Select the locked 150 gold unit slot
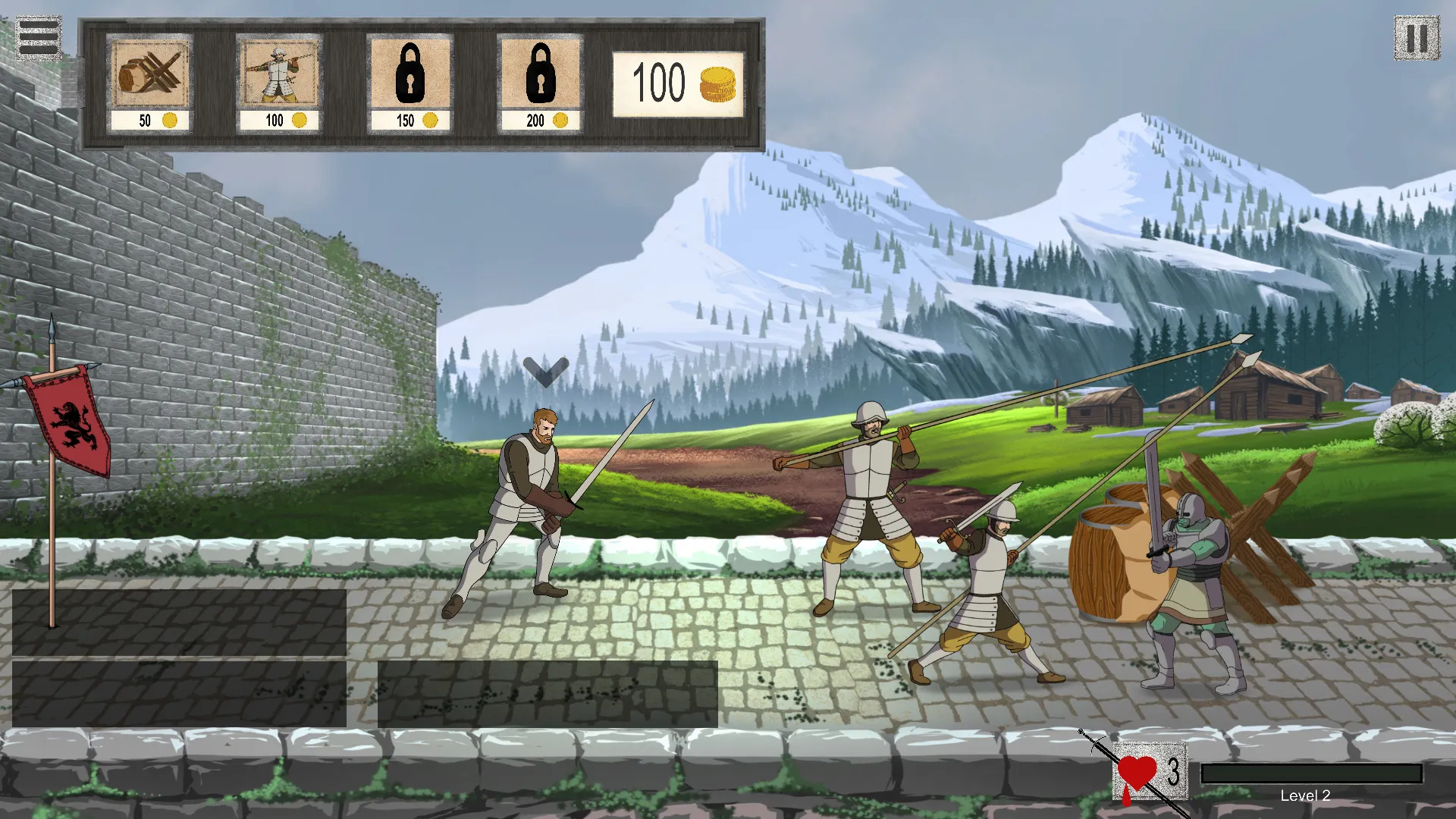The height and width of the screenshot is (819, 1456). coord(409,83)
